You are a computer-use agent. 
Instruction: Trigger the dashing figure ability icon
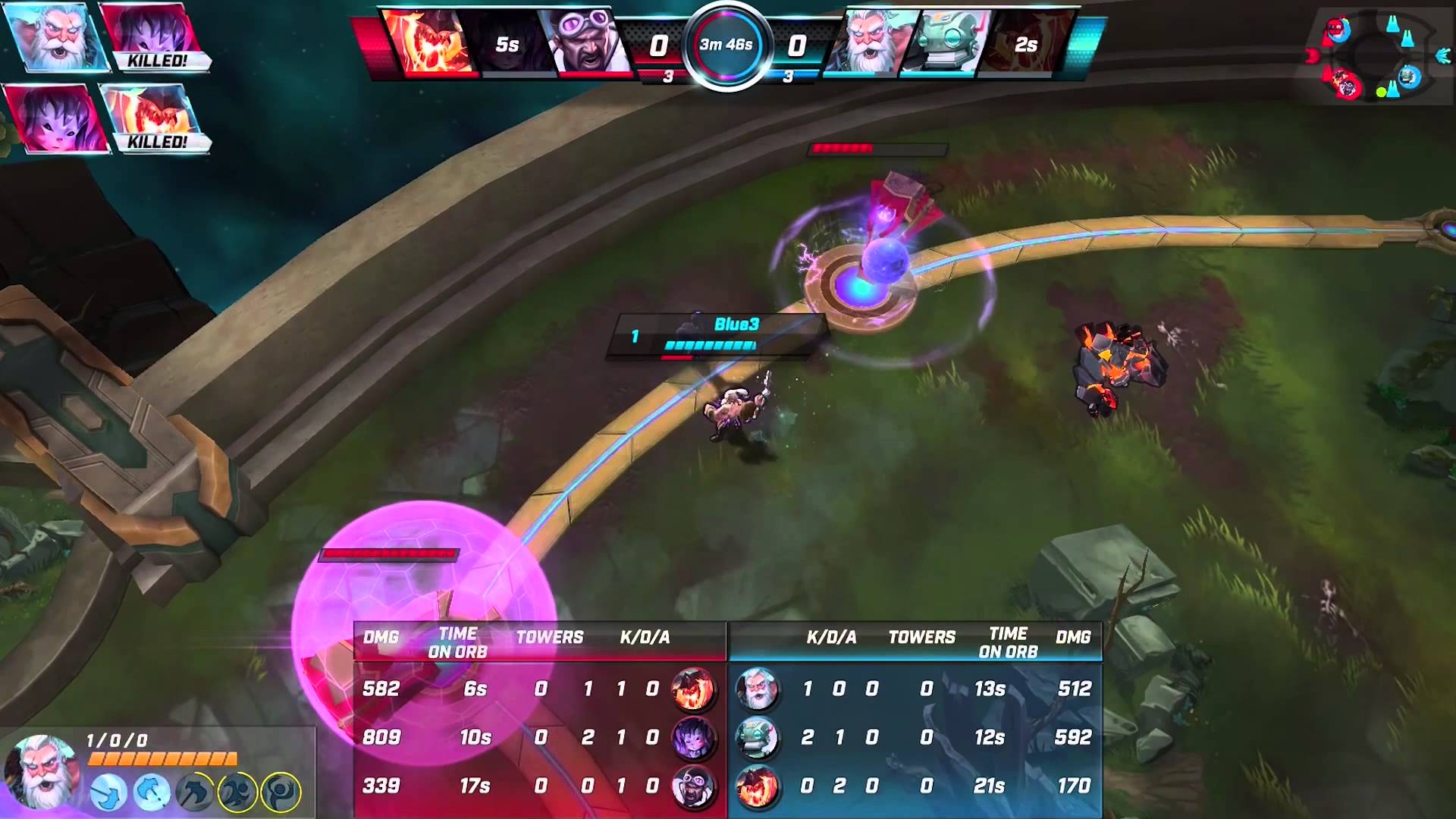coord(237,792)
